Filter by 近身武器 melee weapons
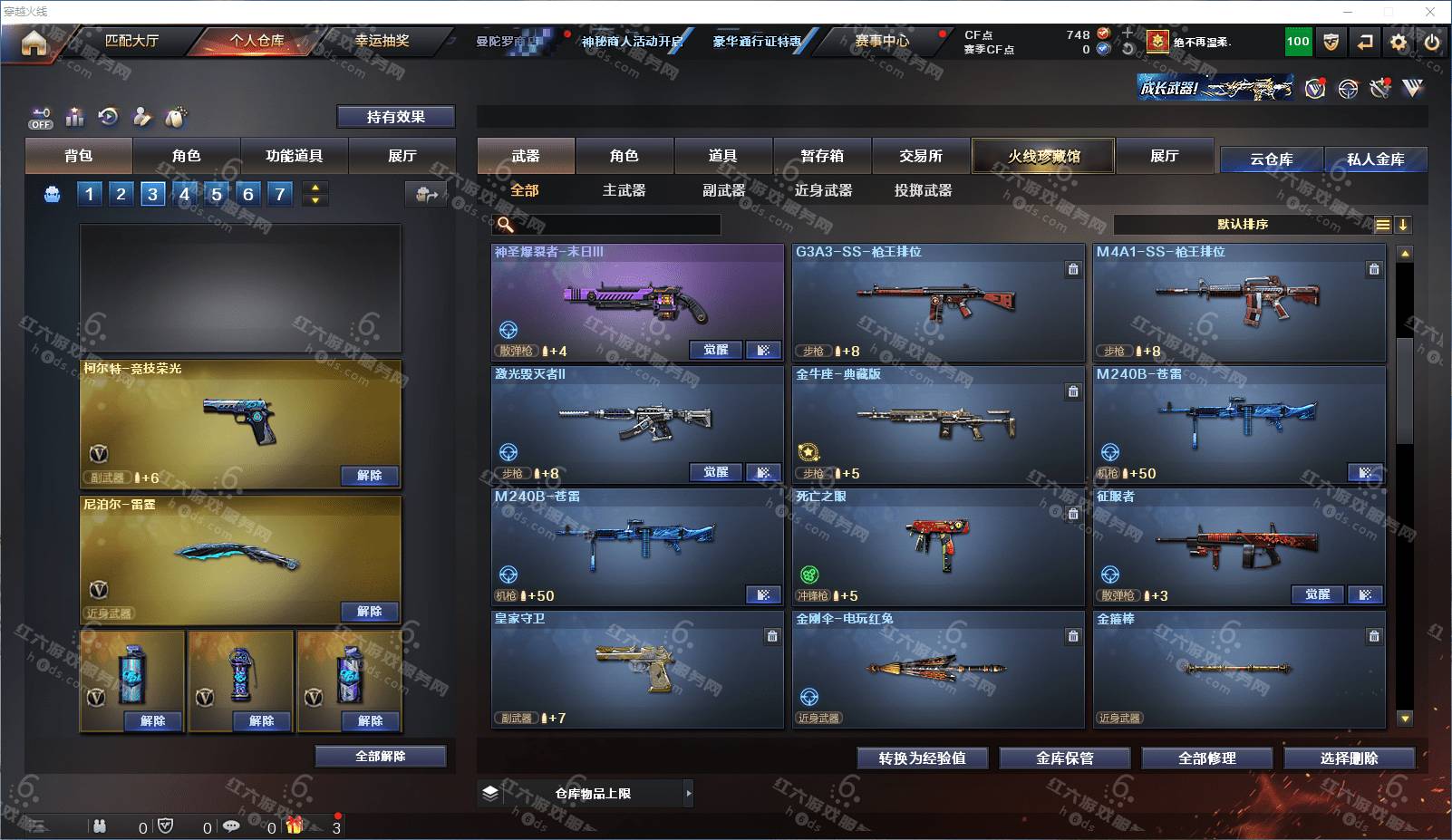 823,190
